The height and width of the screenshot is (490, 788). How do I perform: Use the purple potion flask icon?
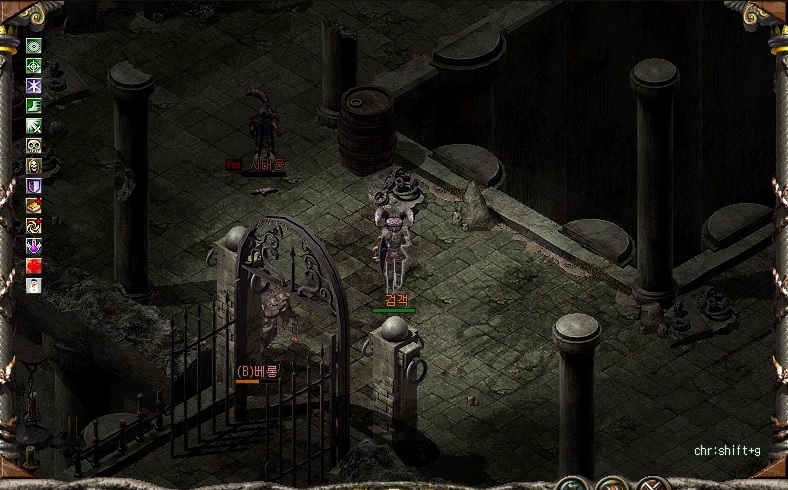point(34,245)
